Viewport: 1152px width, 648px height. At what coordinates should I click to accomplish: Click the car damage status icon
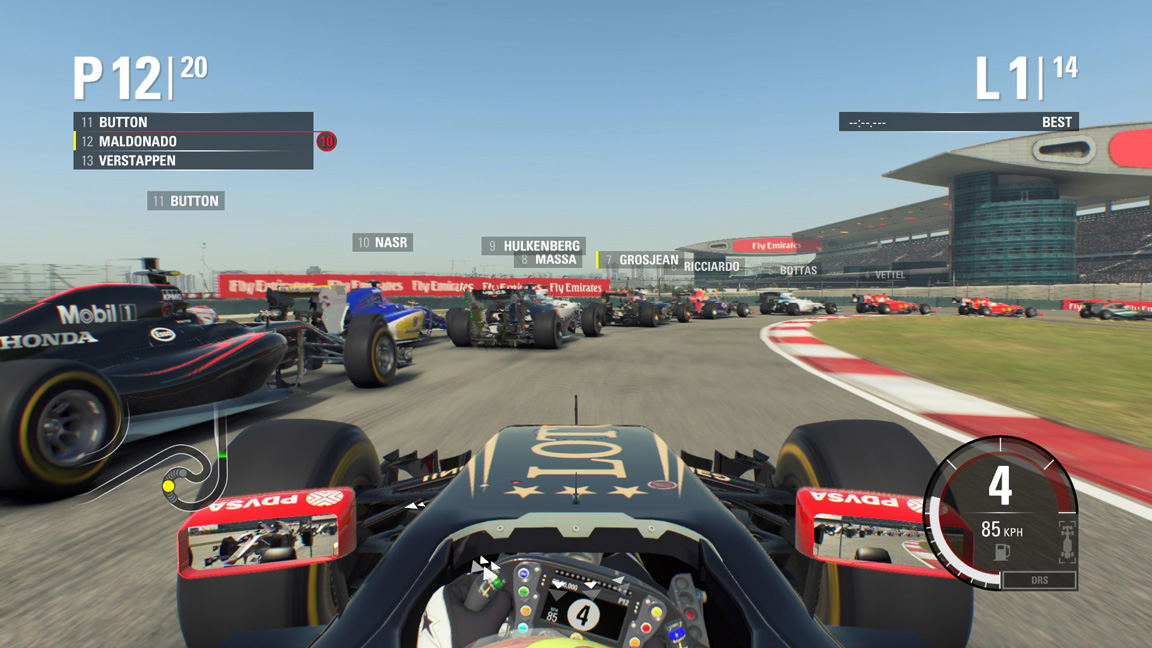click(1066, 541)
